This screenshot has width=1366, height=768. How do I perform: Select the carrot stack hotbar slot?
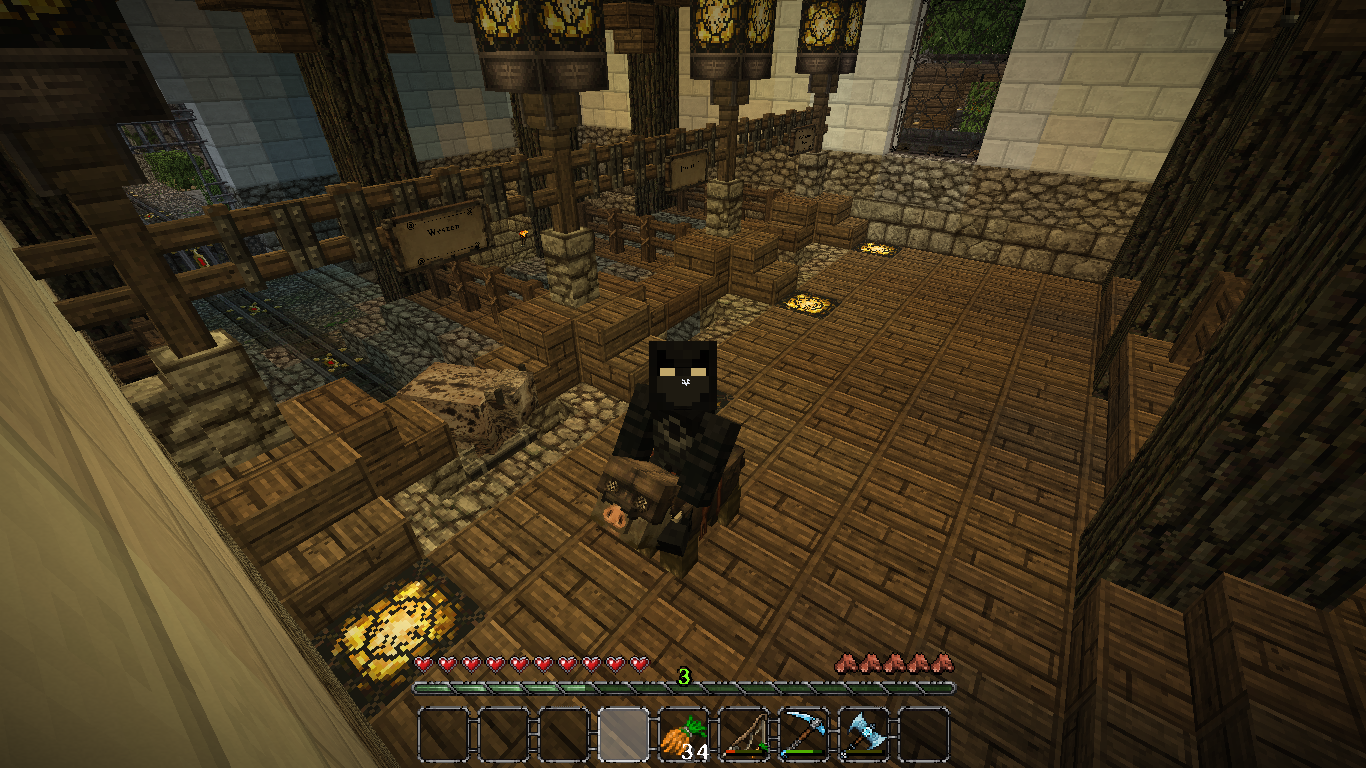684,734
